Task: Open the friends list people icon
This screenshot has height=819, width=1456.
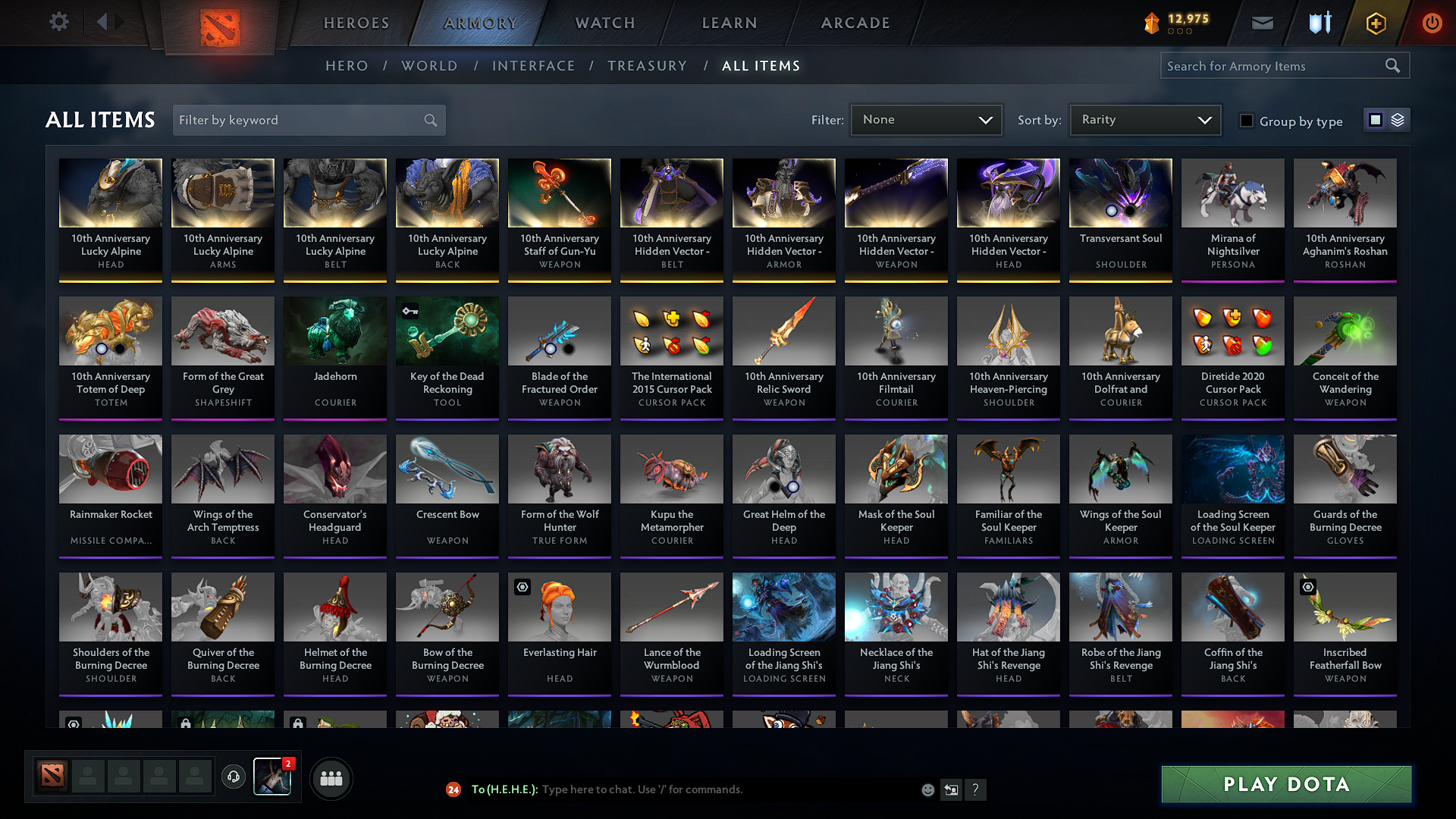Action: point(331,778)
